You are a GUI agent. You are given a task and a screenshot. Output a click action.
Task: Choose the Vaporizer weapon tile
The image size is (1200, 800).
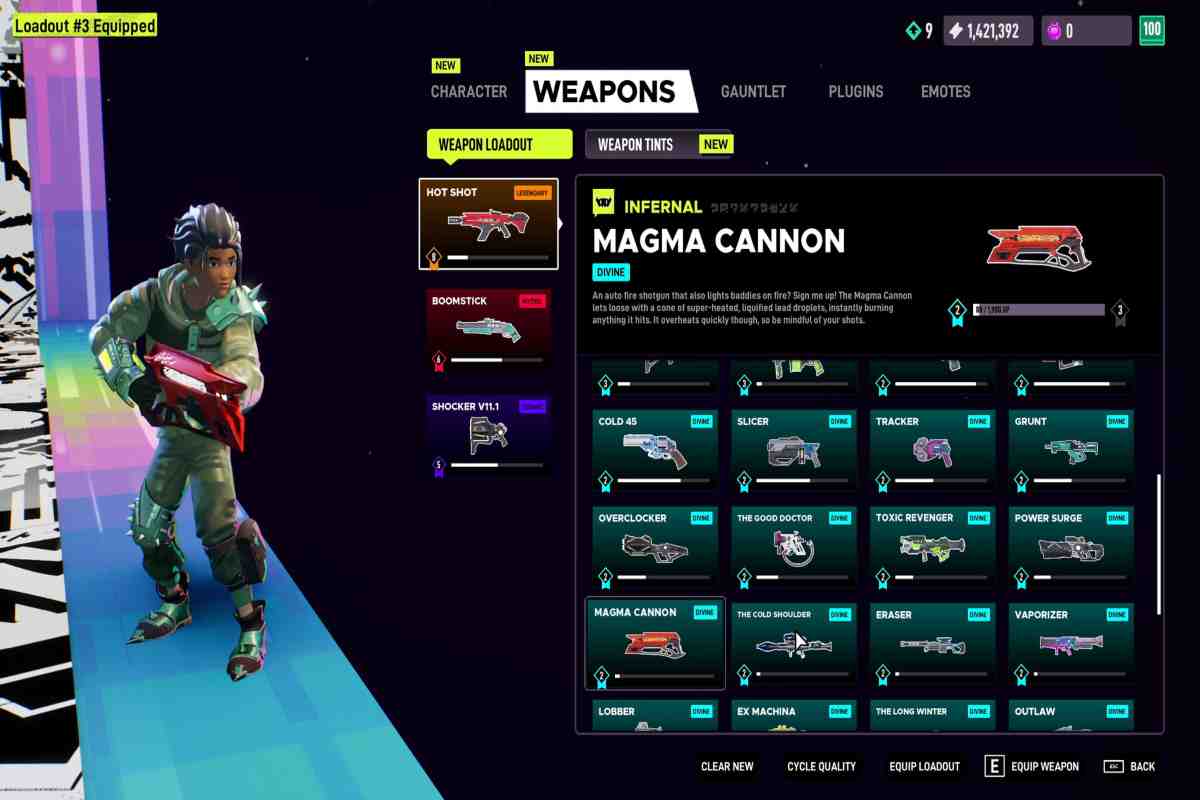pyautogui.click(x=1071, y=644)
